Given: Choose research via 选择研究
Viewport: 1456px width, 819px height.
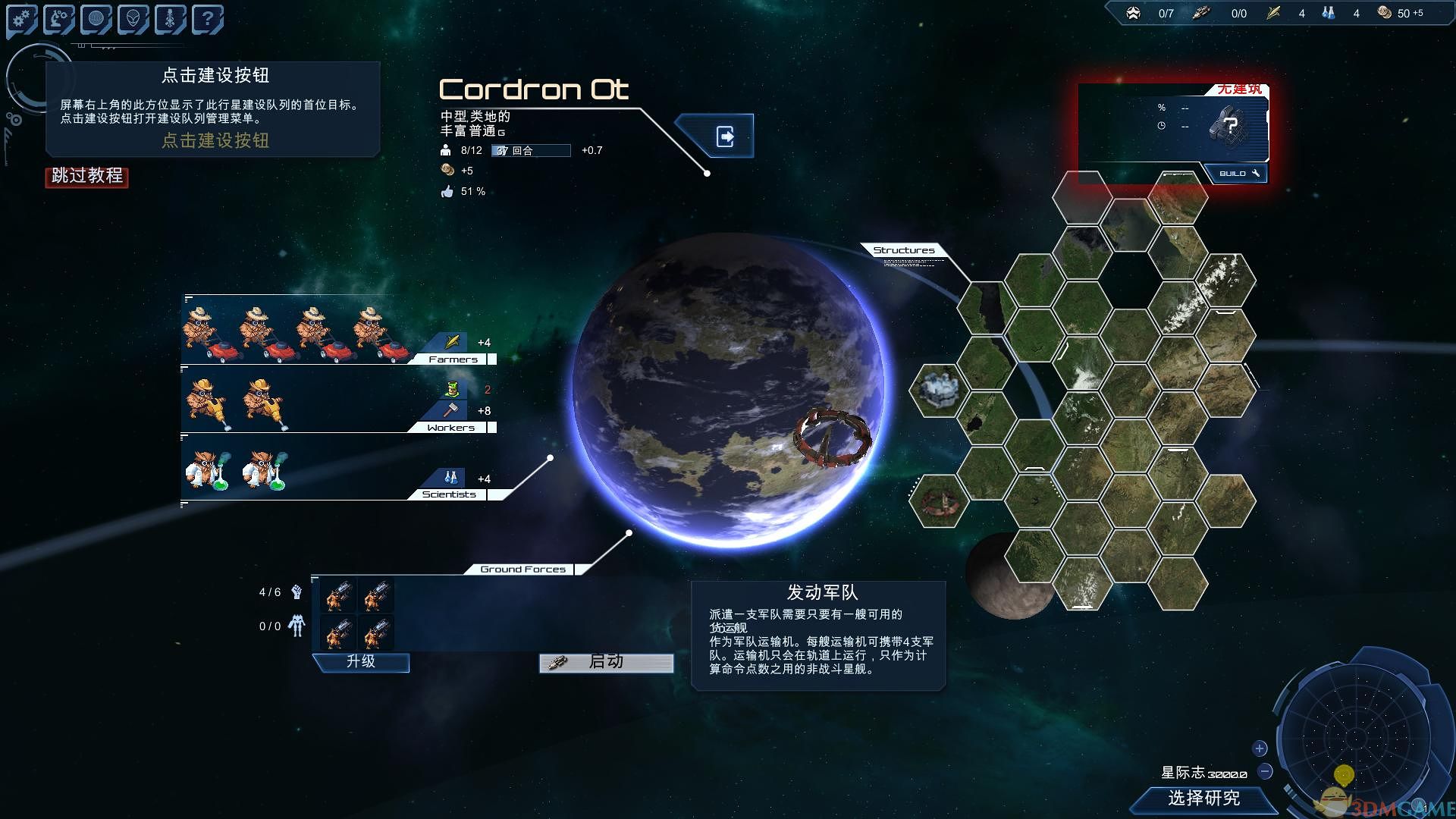Looking at the screenshot, I should (1203, 799).
